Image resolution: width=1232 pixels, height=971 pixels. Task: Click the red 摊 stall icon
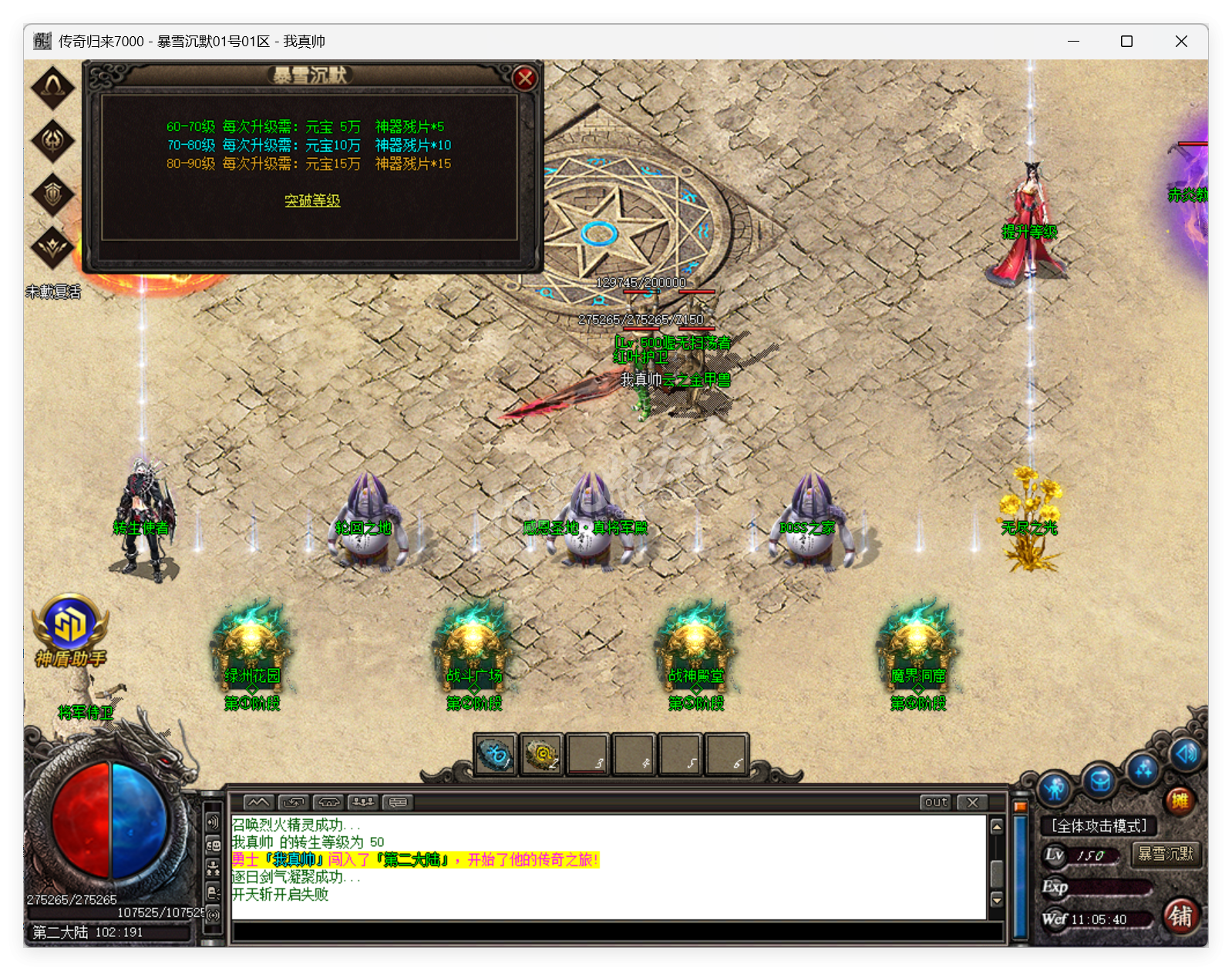pos(1179,800)
